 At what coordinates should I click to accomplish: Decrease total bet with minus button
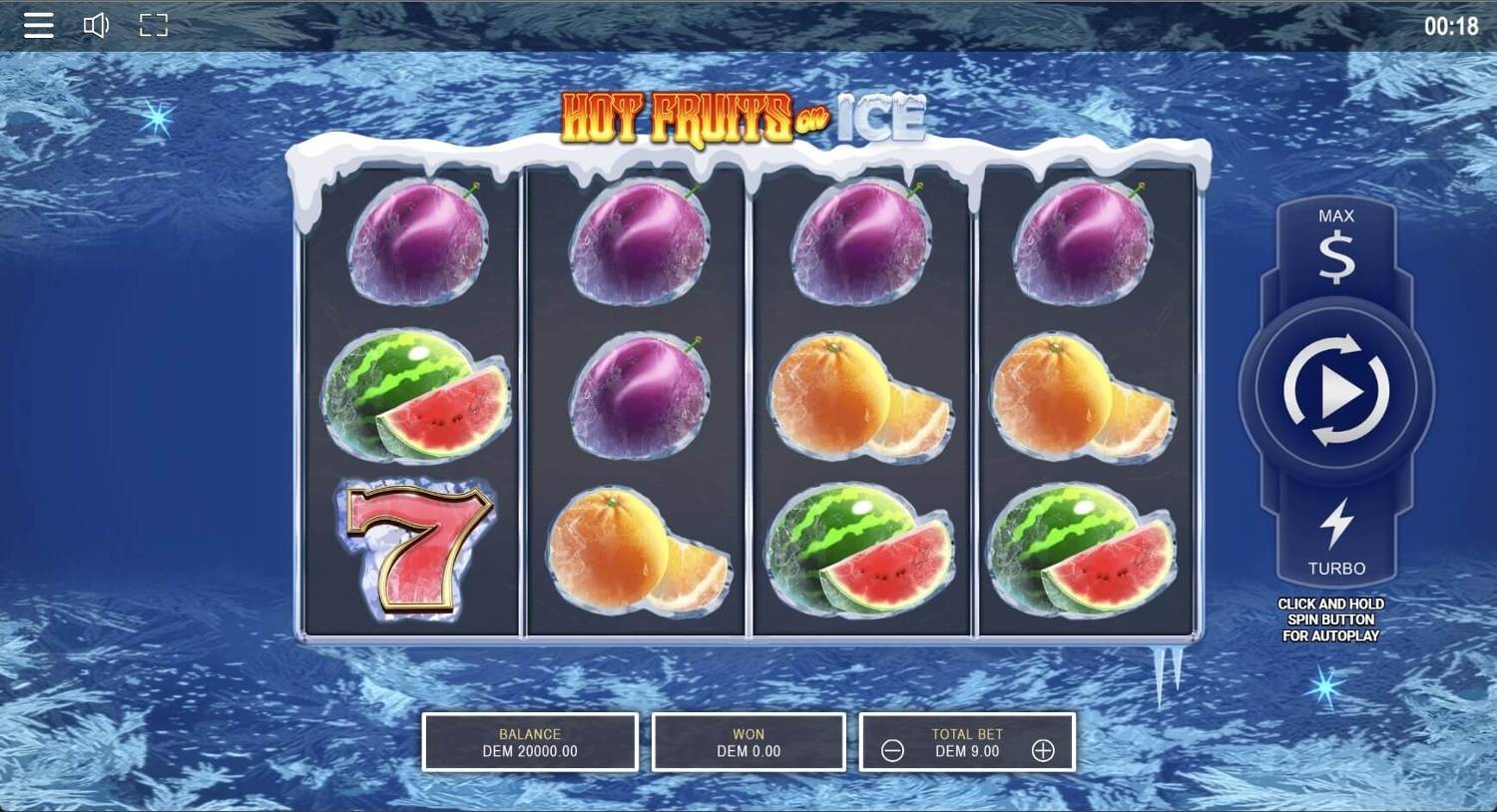click(893, 751)
